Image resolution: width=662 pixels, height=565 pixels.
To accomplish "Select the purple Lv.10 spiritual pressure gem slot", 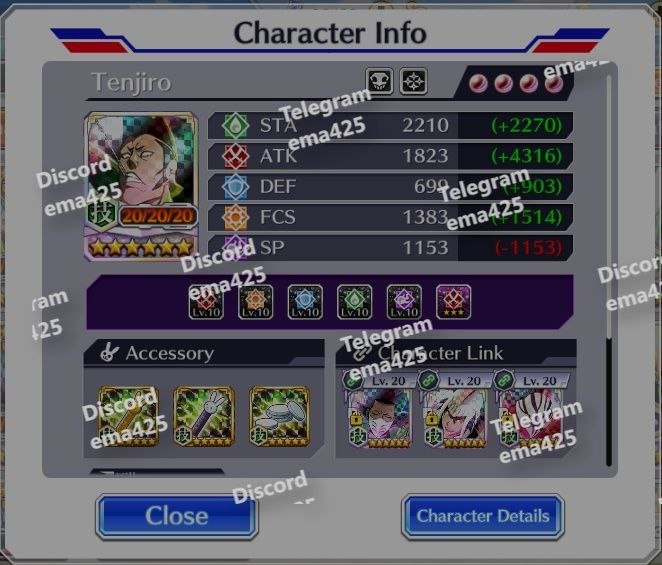I will click(404, 302).
